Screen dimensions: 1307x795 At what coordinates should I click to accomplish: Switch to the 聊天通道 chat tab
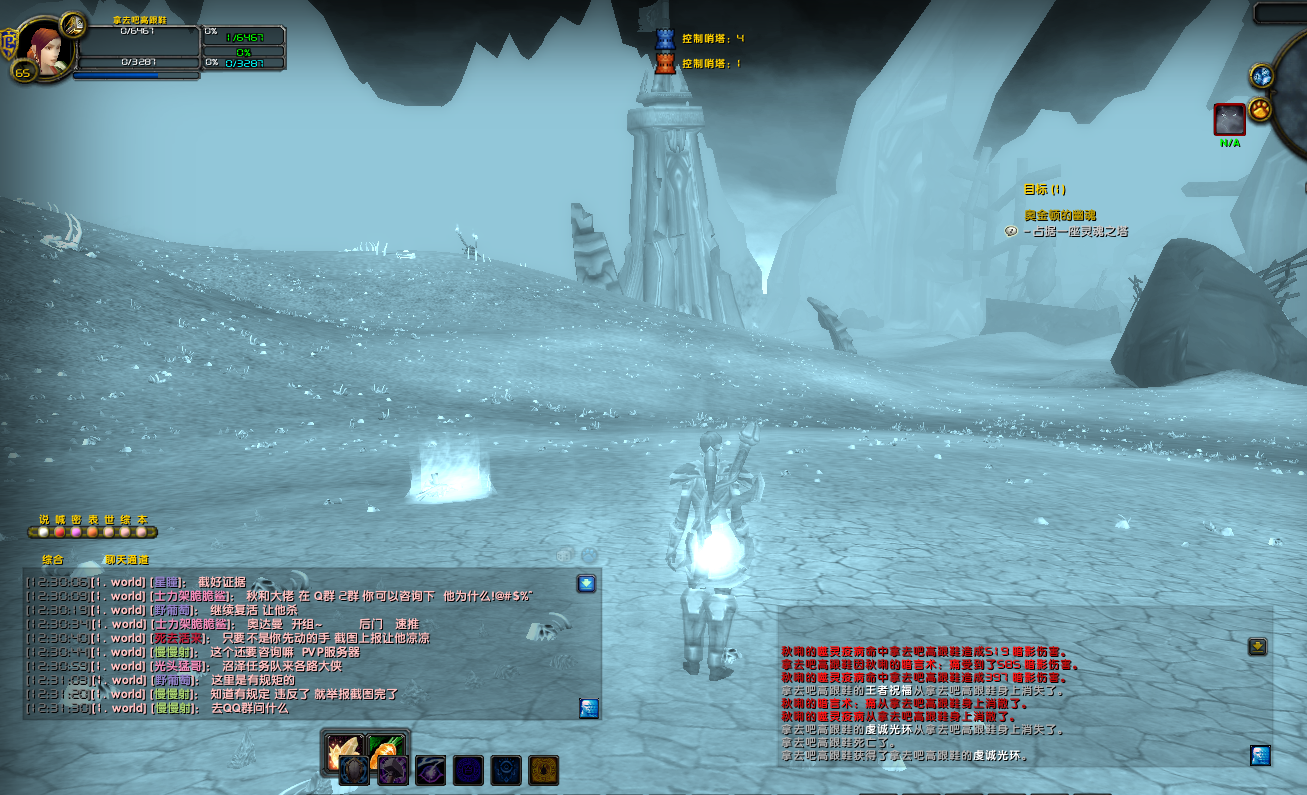coord(126,560)
